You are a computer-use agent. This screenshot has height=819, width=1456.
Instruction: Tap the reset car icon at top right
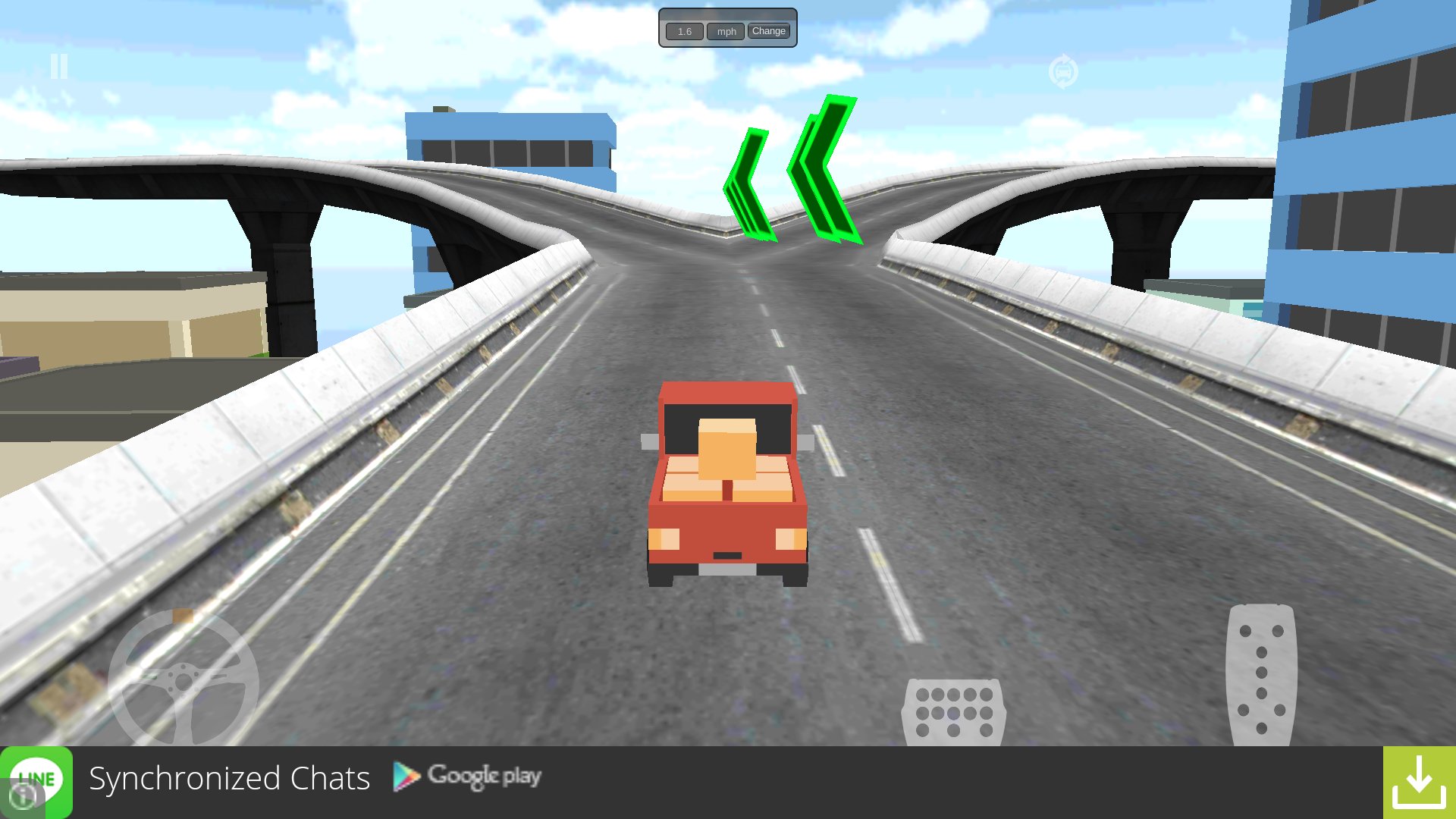(1064, 69)
